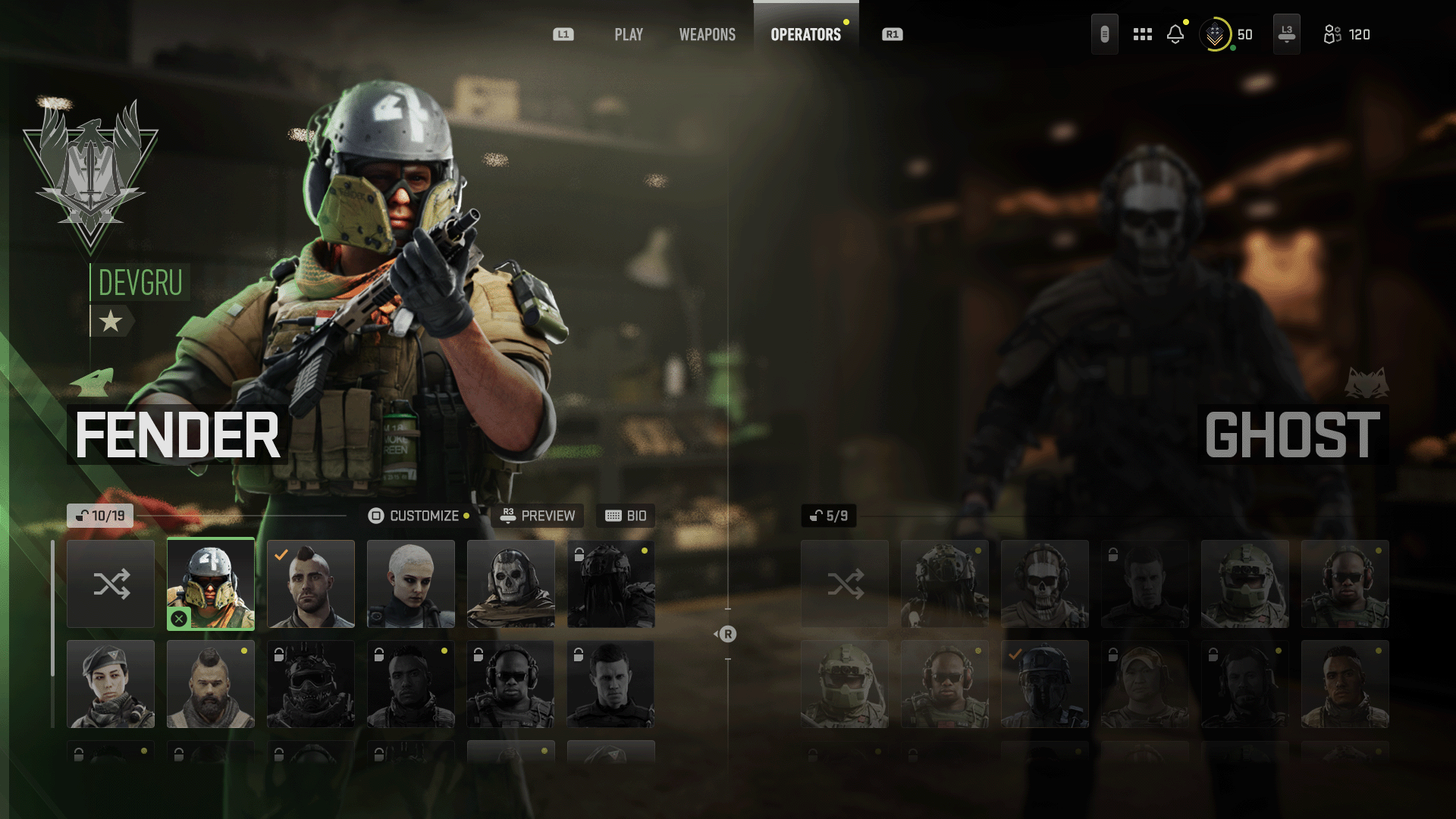Open the operator Bio
The height and width of the screenshot is (819, 1456).
coord(626,516)
